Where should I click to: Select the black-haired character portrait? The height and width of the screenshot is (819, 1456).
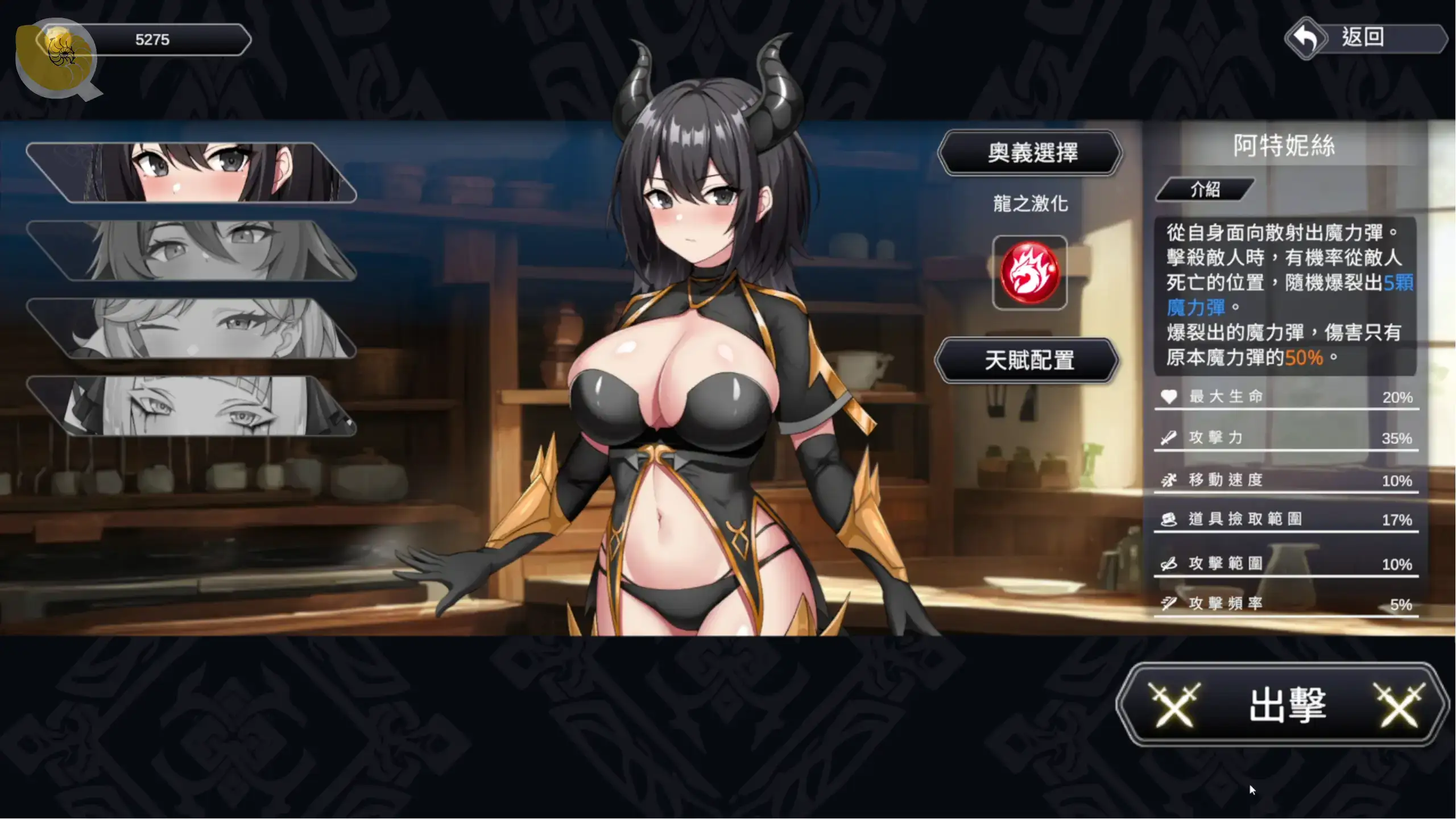click(x=193, y=173)
